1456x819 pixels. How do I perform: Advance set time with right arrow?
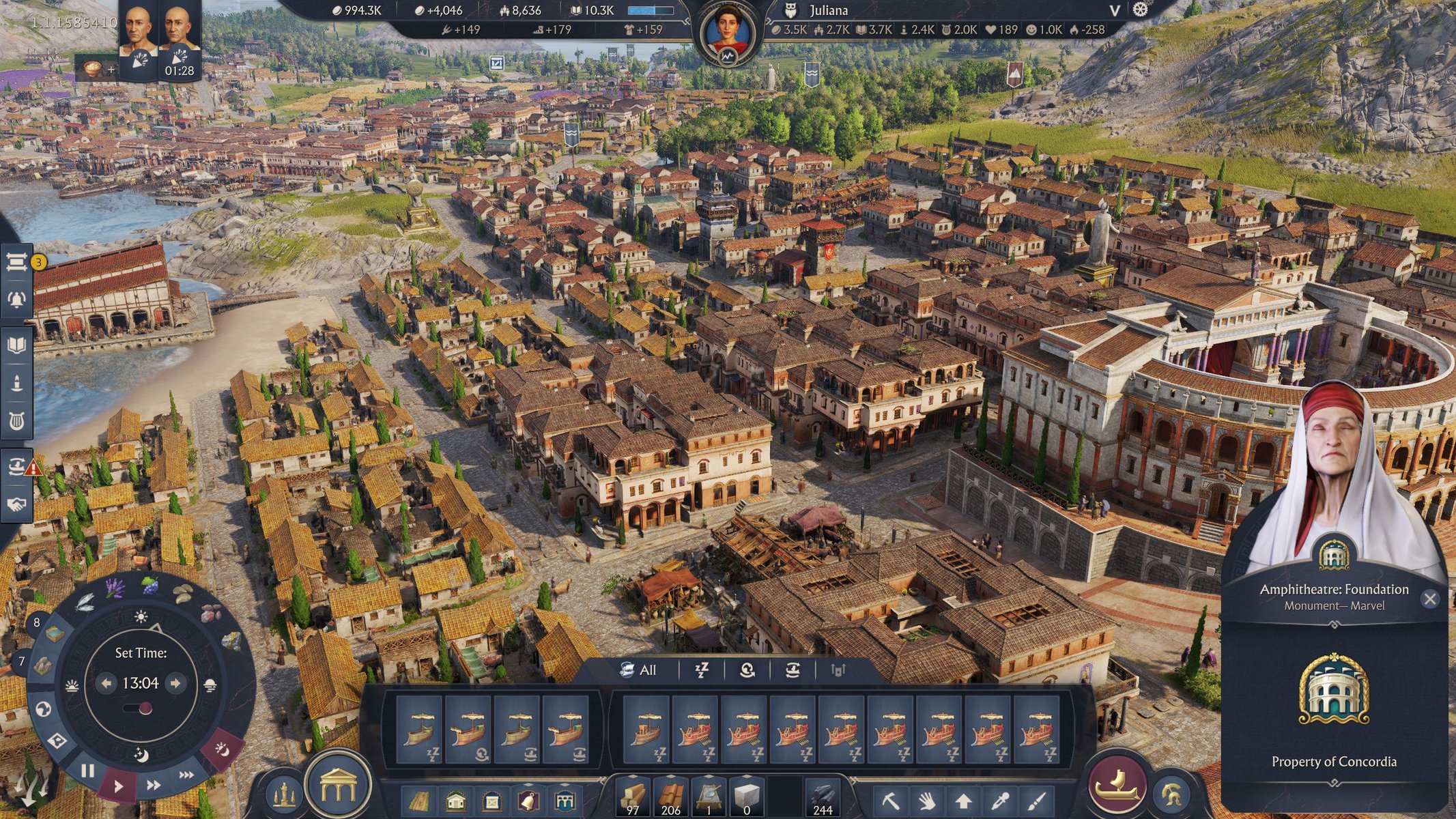coord(175,683)
